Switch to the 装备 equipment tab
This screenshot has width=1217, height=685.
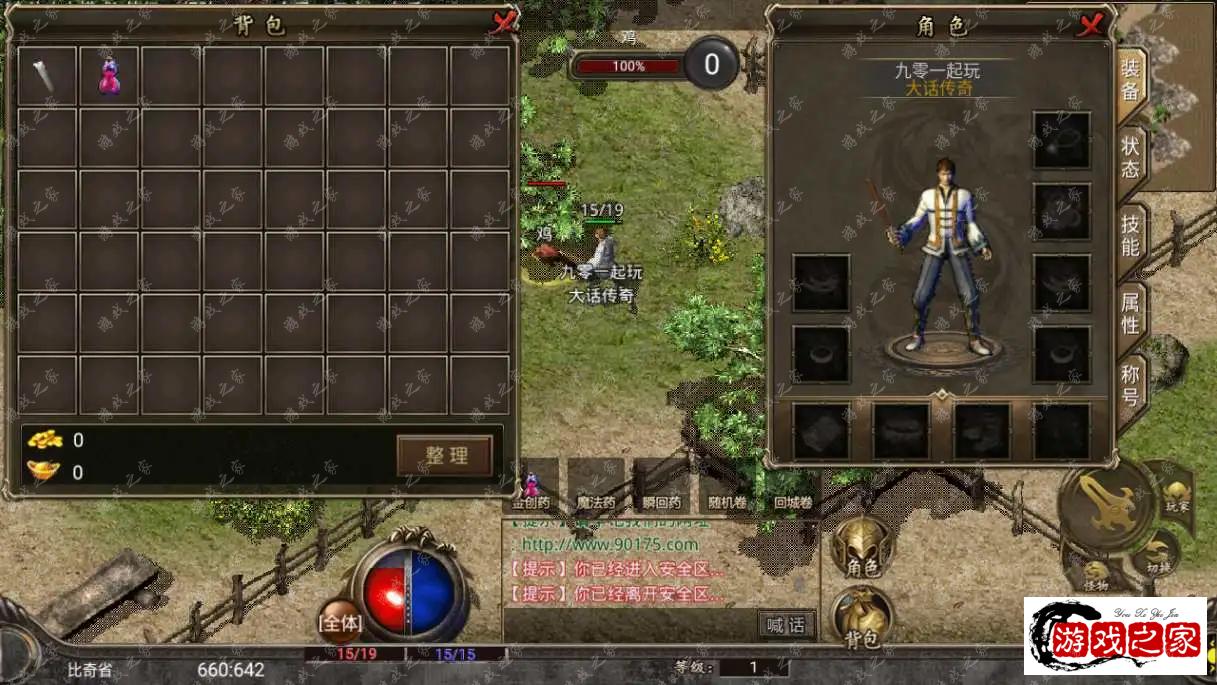pos(1130,80)
